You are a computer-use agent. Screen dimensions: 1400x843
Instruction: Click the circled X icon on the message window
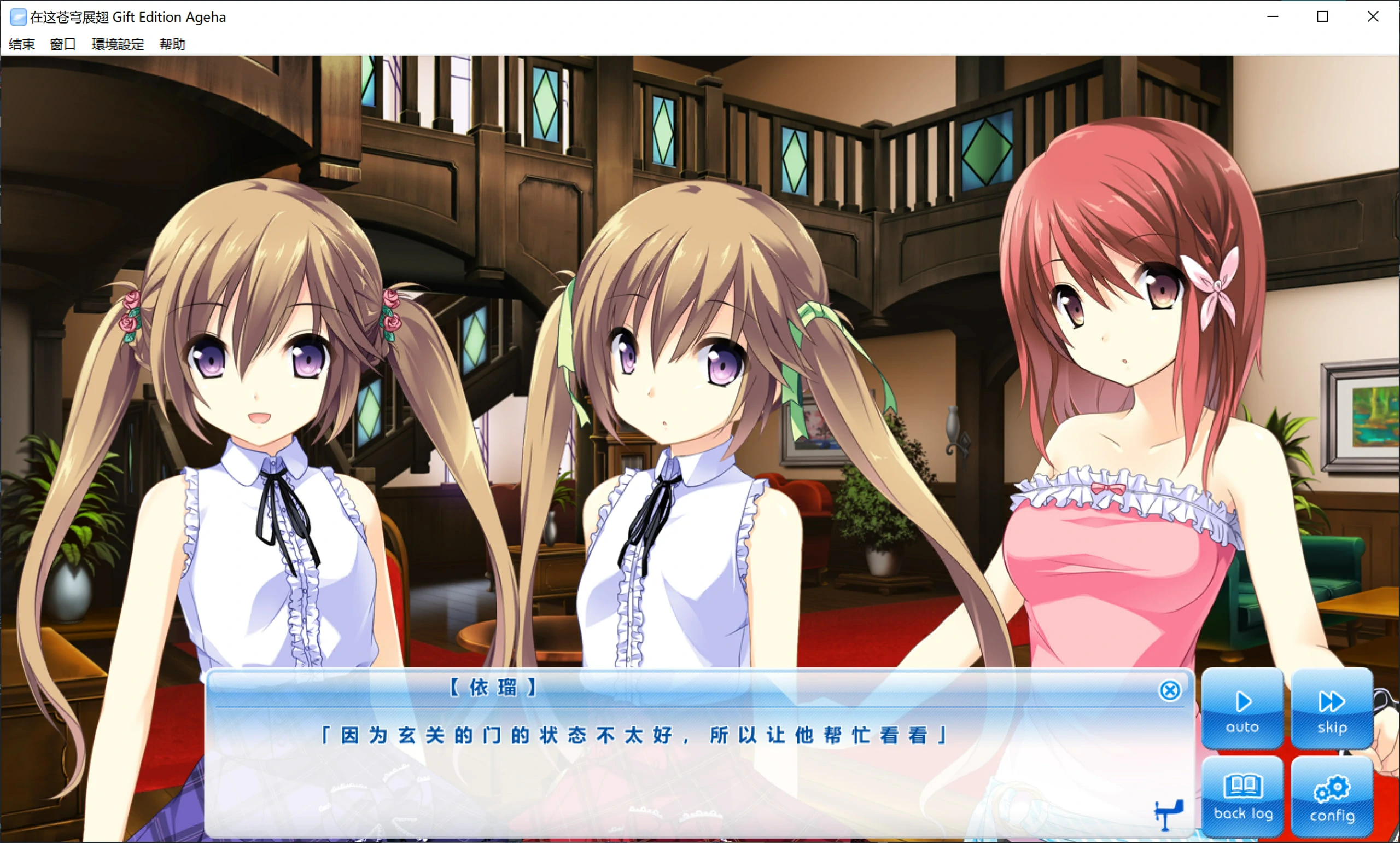pos(1171,690)
